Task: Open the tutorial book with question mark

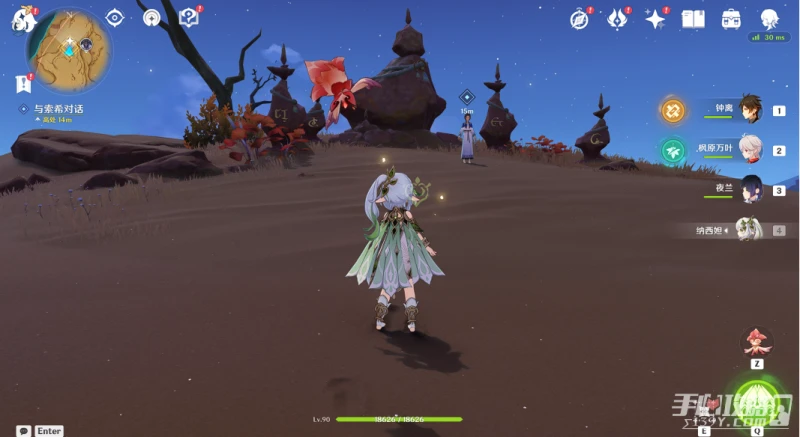Action: pos(188,17)
